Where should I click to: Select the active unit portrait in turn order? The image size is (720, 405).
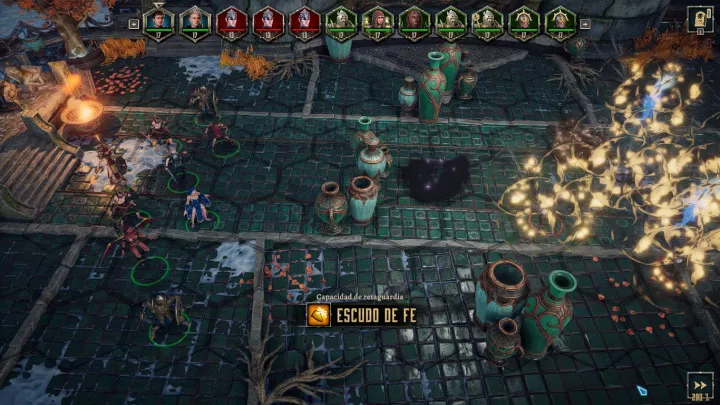[158, 21]
